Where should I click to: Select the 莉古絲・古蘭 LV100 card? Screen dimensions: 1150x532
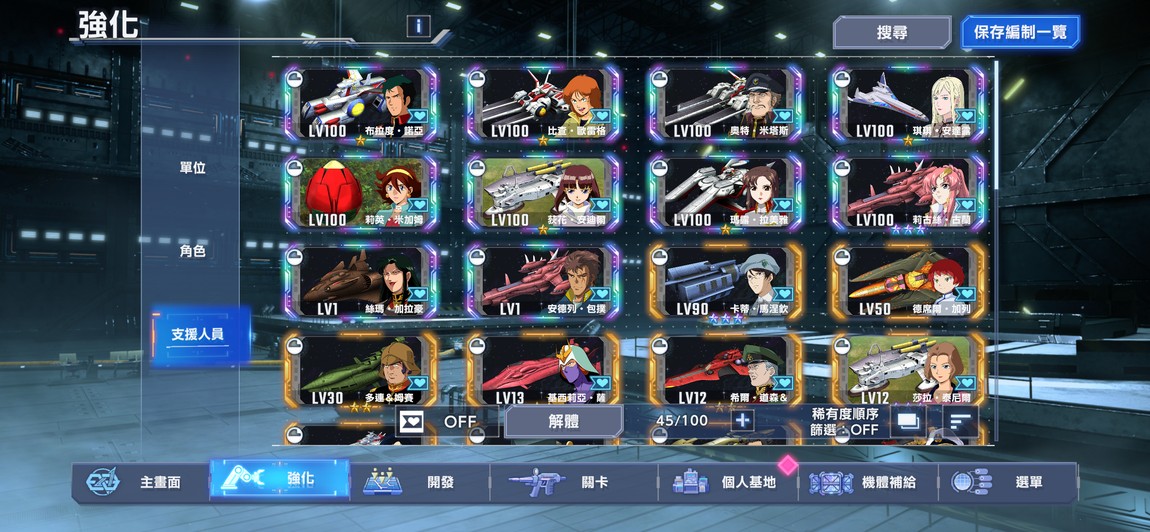[907, 193]
